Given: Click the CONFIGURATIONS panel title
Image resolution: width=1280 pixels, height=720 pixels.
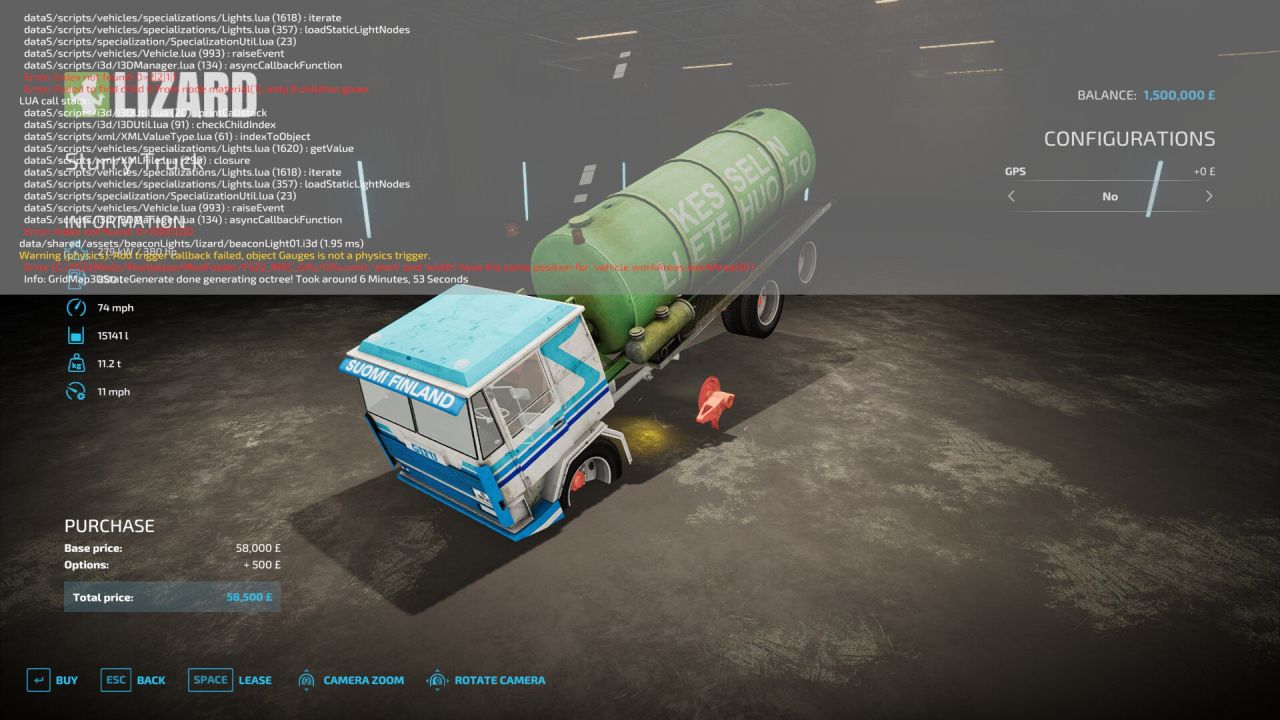Looking at the screenshot, I should click(x=1131, y=138).
